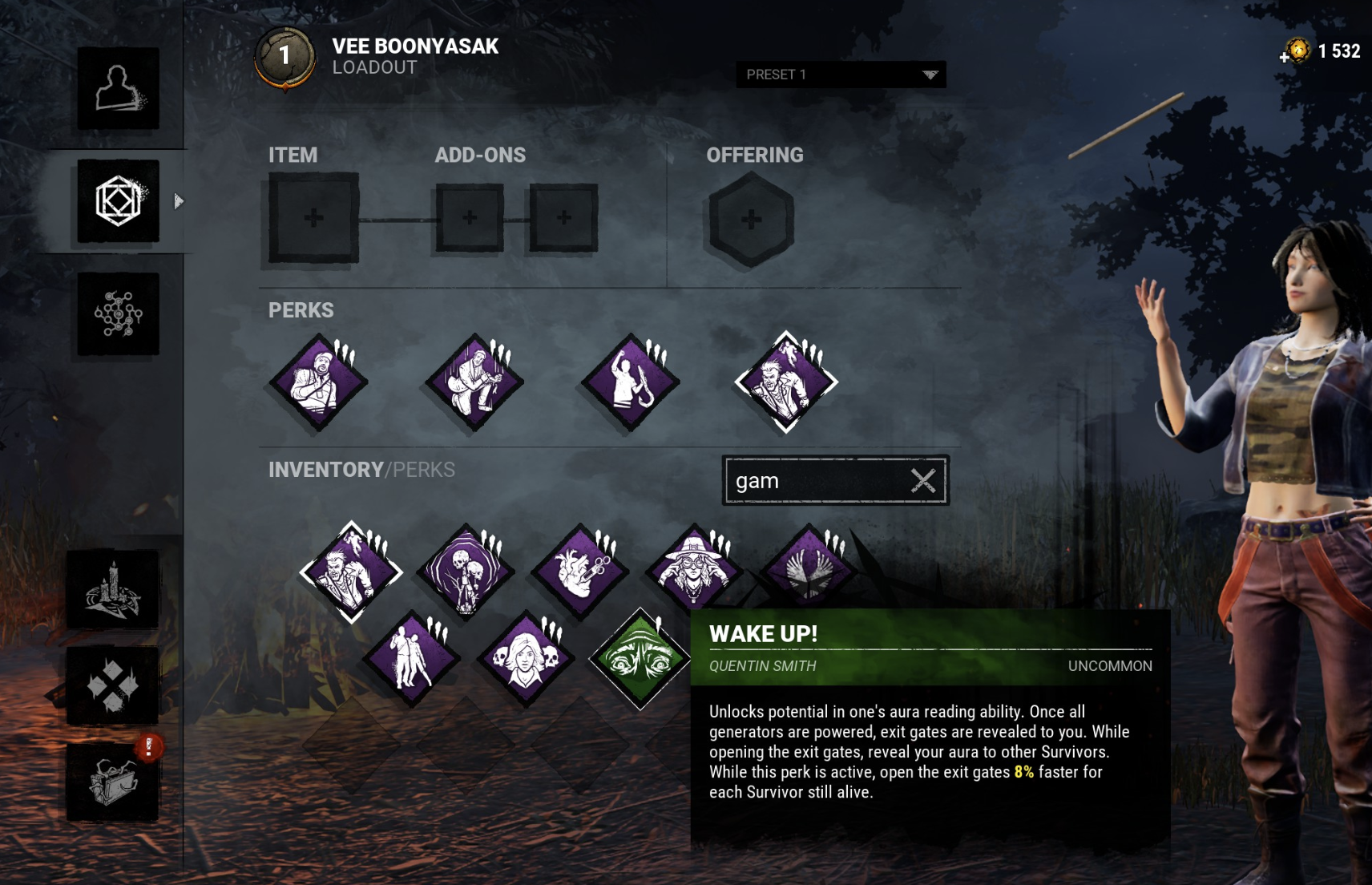
Task: Click inside the perk search field
Action: click(809, 479)
